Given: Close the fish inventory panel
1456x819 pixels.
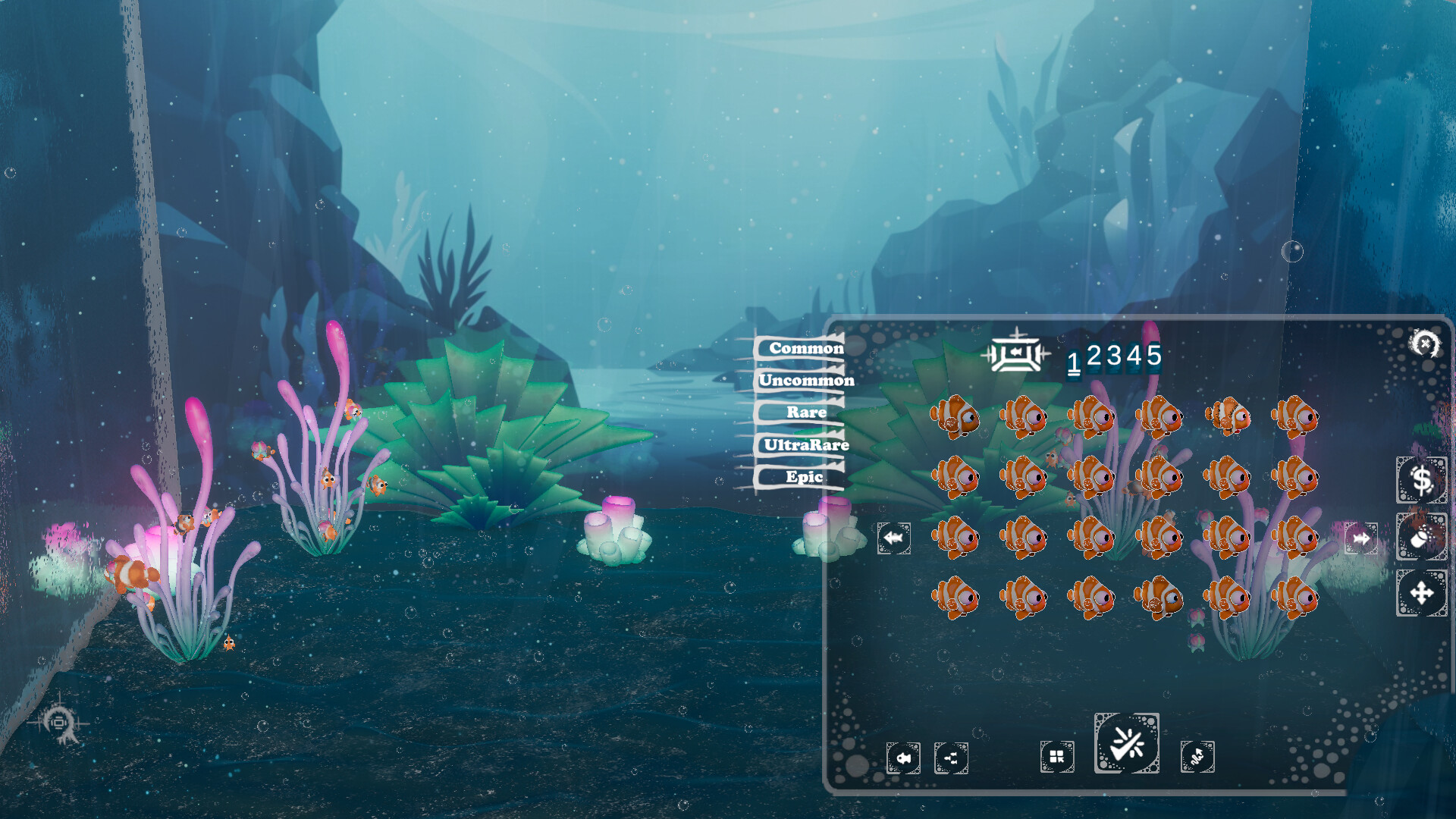Looking at the screenshot, I should pos(1425,344).
